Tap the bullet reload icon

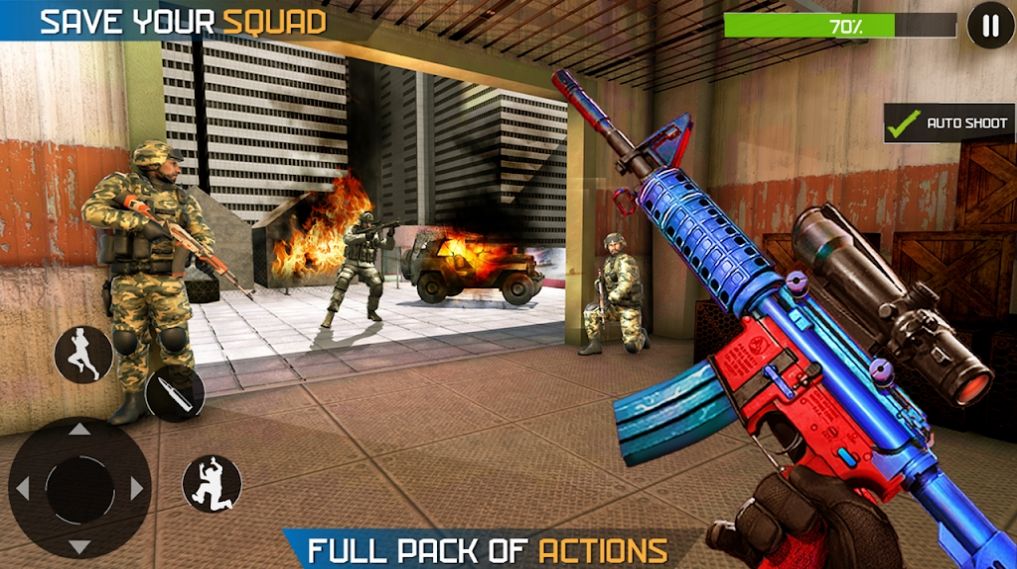(174, 392)
